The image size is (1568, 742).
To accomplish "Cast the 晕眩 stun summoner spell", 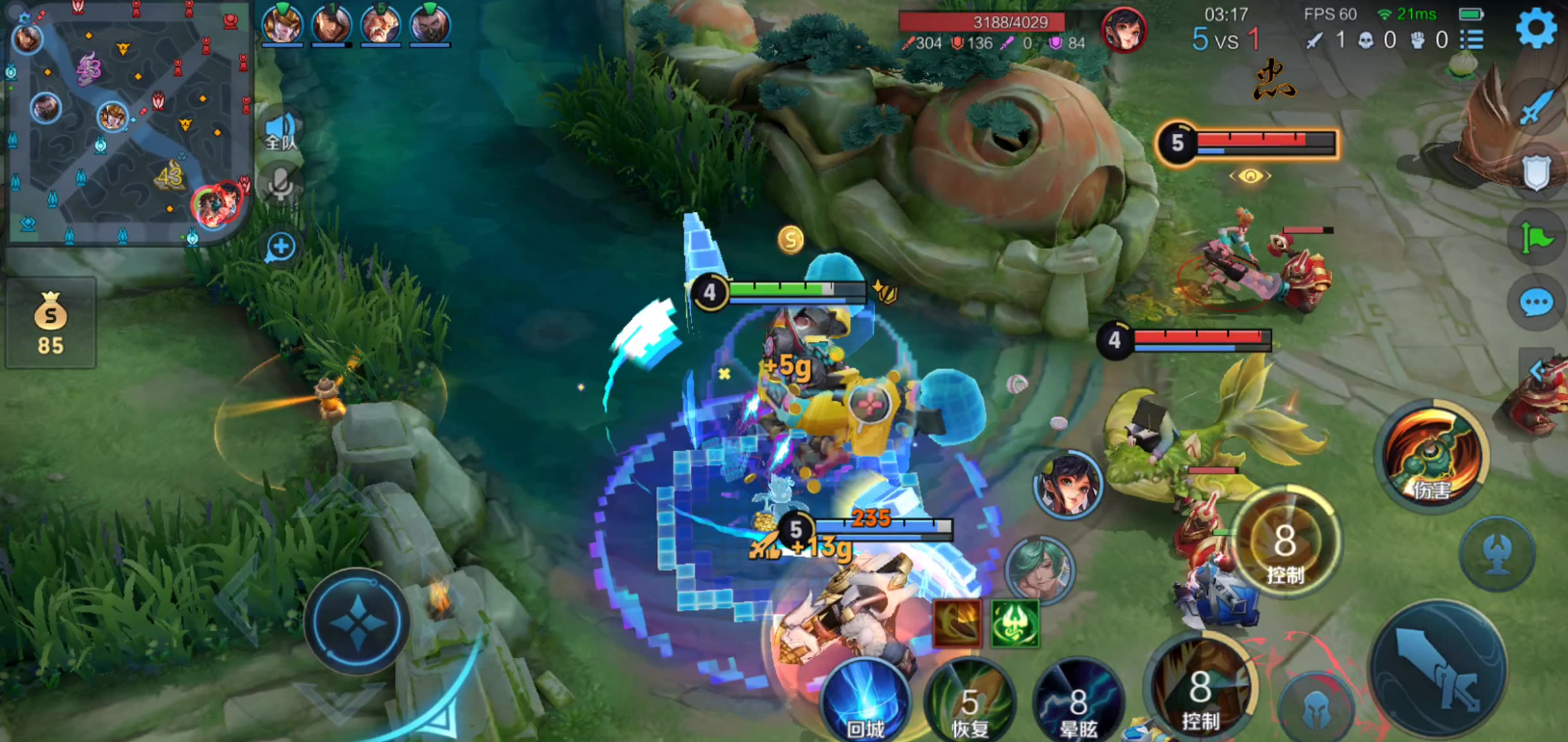I will pyautogui.click(x=1076, y=703).
